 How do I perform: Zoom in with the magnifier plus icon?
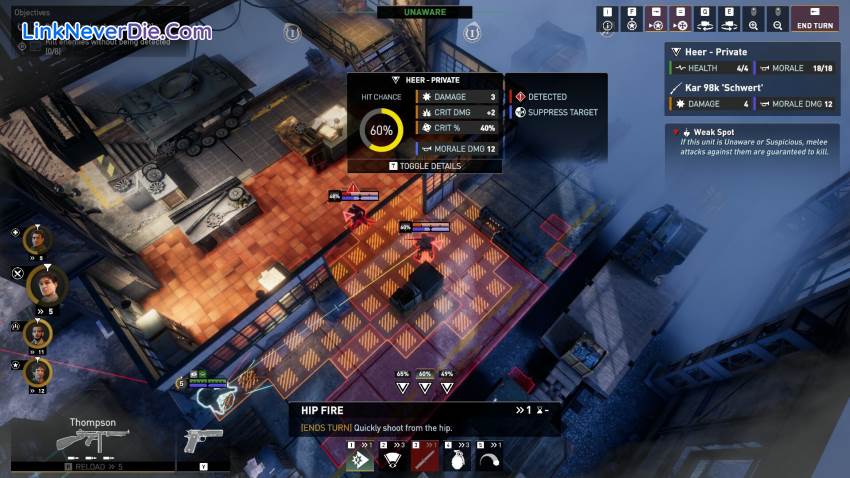point(753,20)
